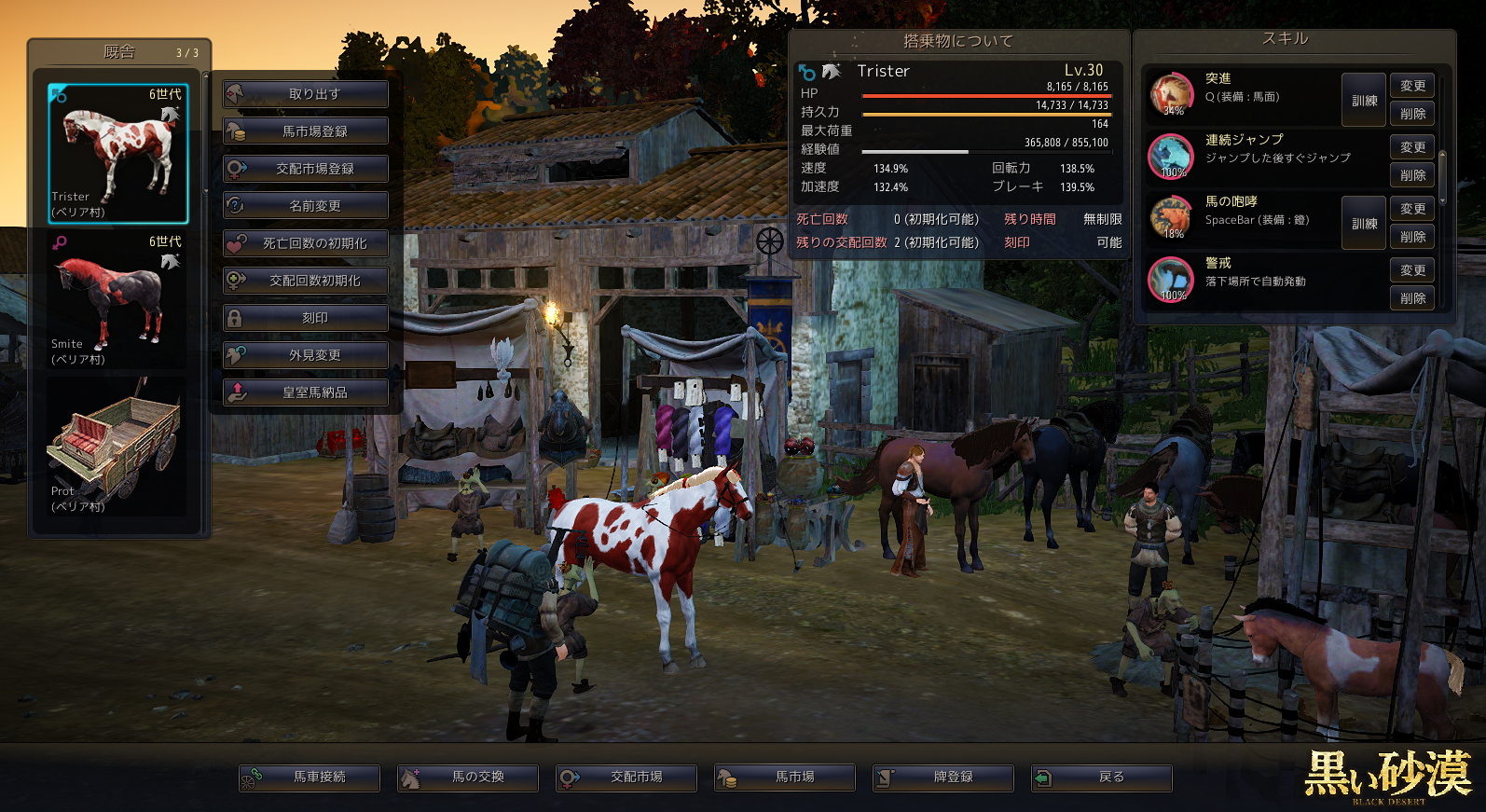
Task: Train the 突進 skill with 訓練
Action: [x=1364, y=100]
